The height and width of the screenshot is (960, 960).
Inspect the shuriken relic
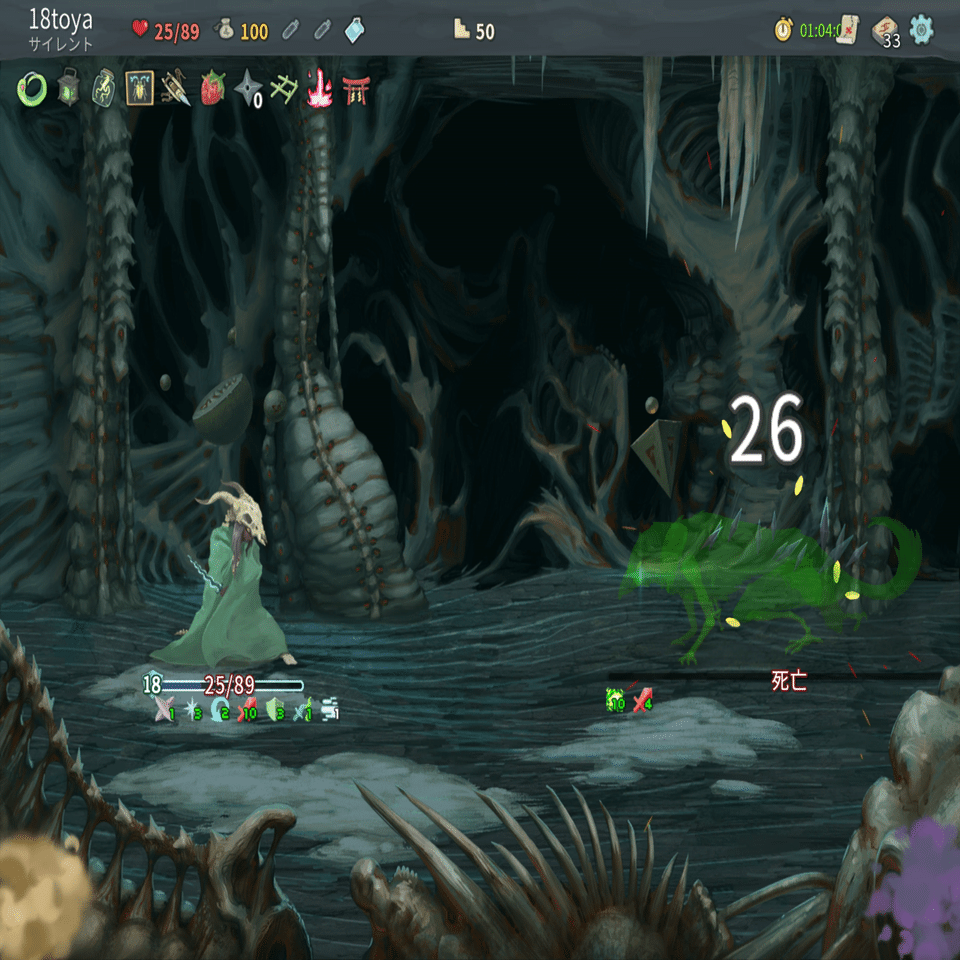[247, 89]
